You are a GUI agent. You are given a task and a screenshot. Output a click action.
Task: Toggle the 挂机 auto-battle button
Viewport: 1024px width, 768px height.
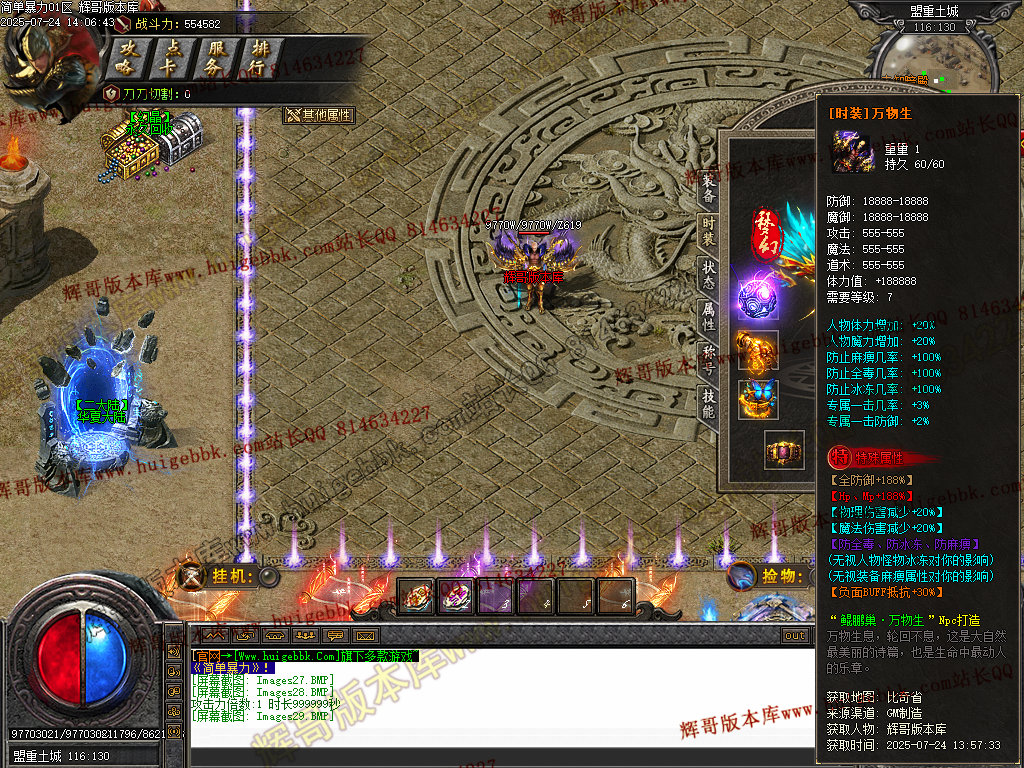268,576
